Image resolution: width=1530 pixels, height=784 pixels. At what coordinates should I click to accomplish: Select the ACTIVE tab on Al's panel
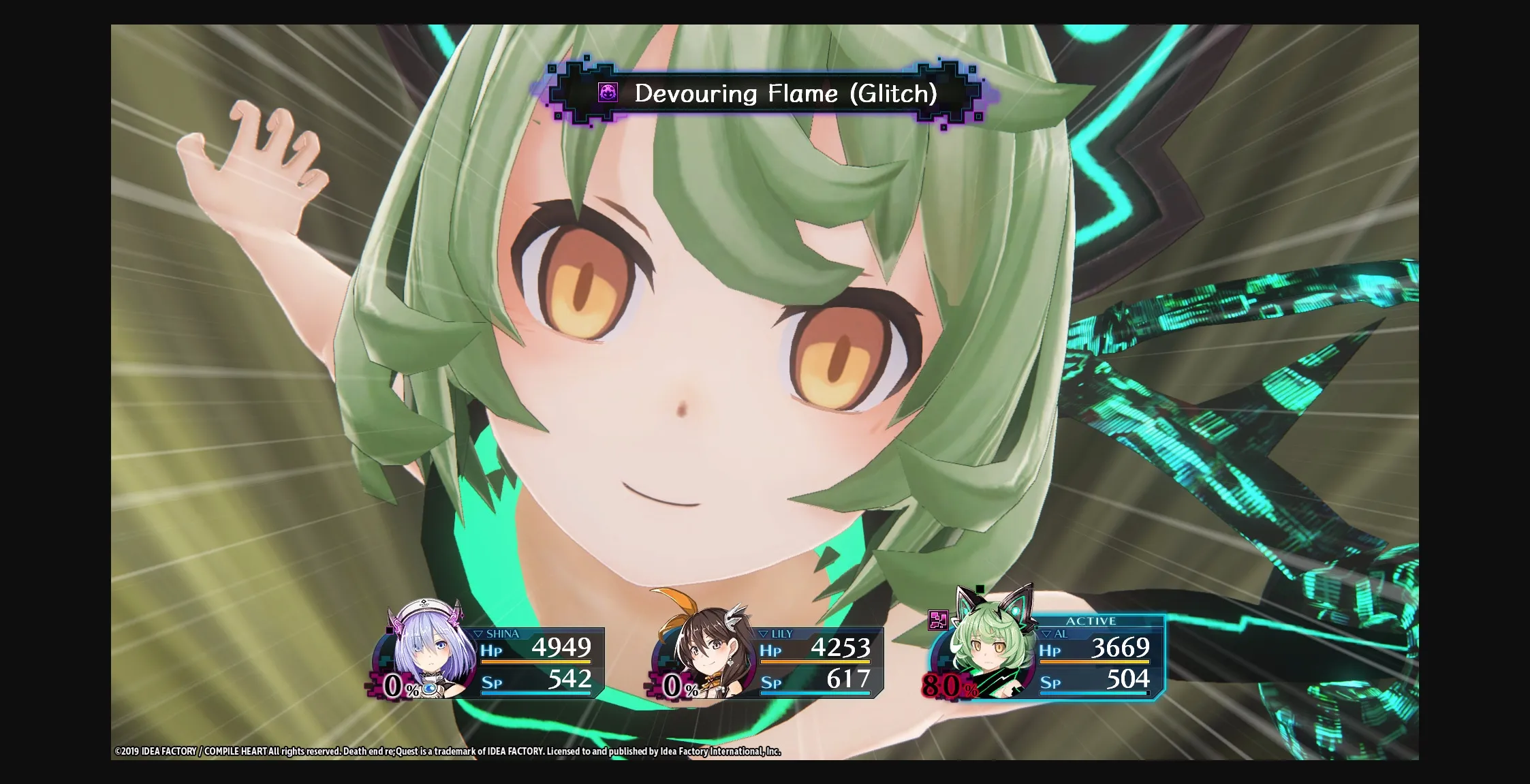(x=1091, y=621)
